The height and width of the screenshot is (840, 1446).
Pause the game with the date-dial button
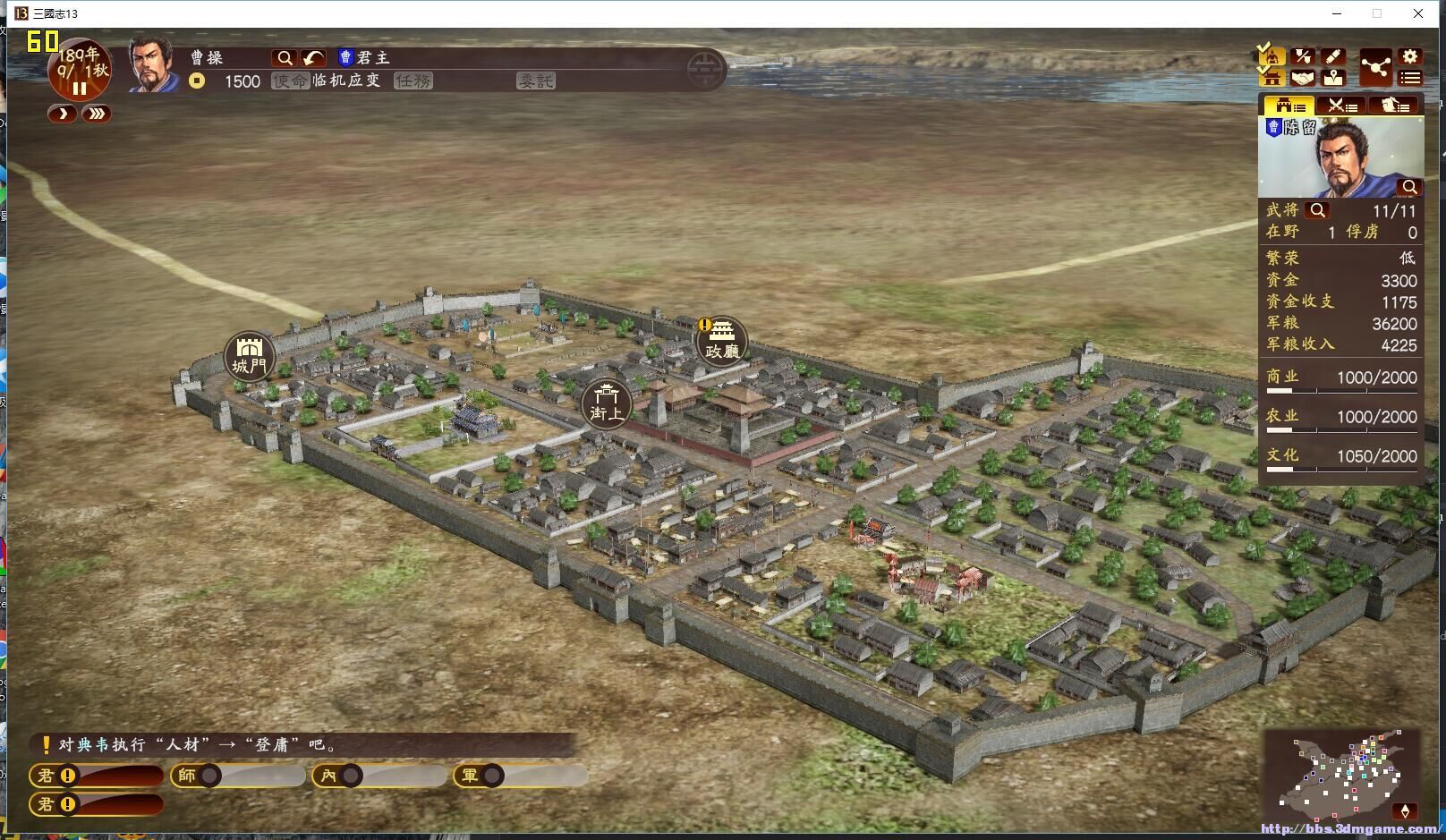(x=80, y=89)
